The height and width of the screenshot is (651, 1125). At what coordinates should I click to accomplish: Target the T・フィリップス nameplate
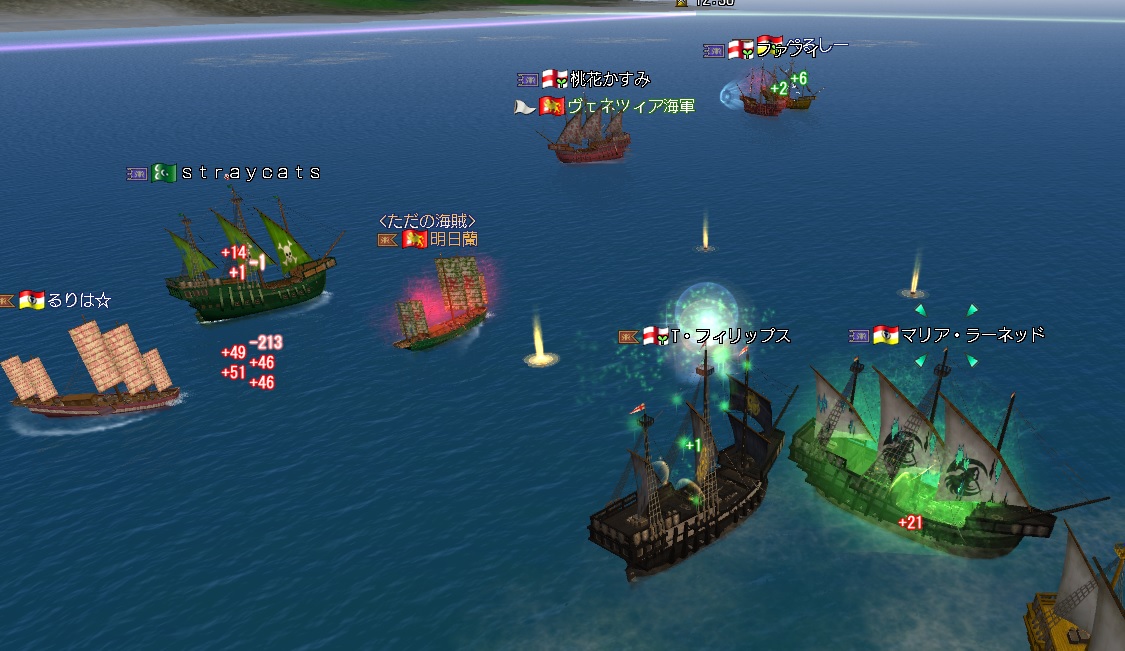click(730, 336)
